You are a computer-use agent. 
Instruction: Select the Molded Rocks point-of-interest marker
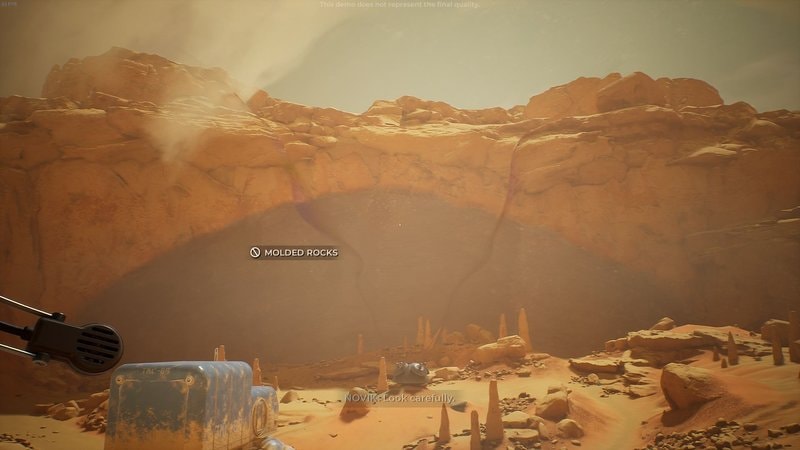coord(256,252)
